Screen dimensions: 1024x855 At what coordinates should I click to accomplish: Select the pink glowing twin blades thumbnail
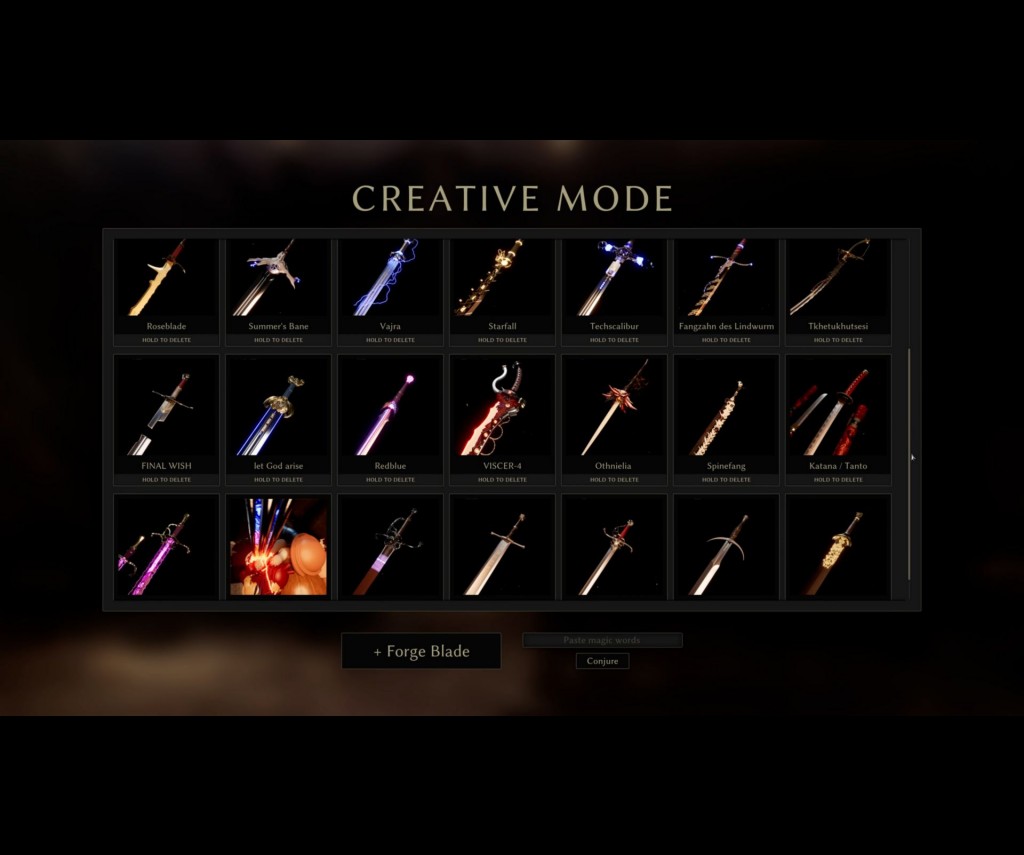tap(166, 546)
